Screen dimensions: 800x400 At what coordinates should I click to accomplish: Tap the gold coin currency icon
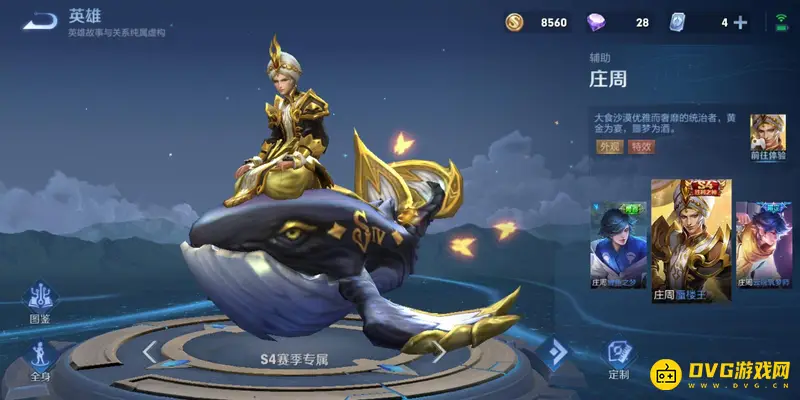click(x=514, y=22)
